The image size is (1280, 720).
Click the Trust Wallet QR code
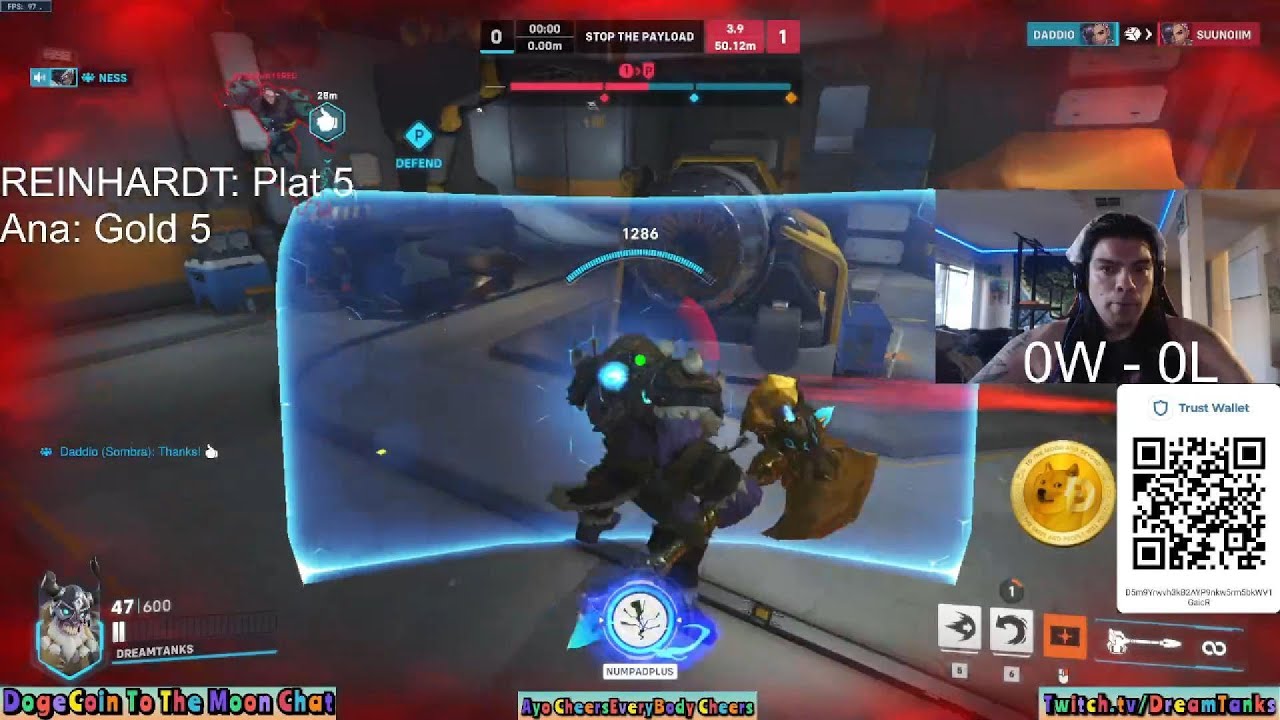(x=1198, y=503)
